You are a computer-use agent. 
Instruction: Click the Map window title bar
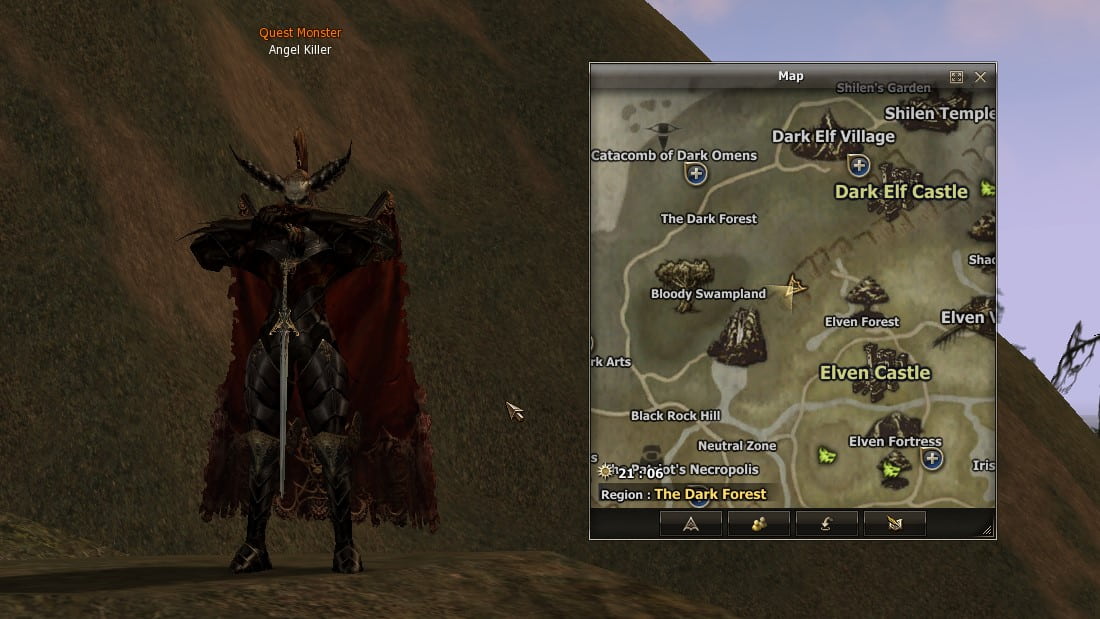point(790,76)
